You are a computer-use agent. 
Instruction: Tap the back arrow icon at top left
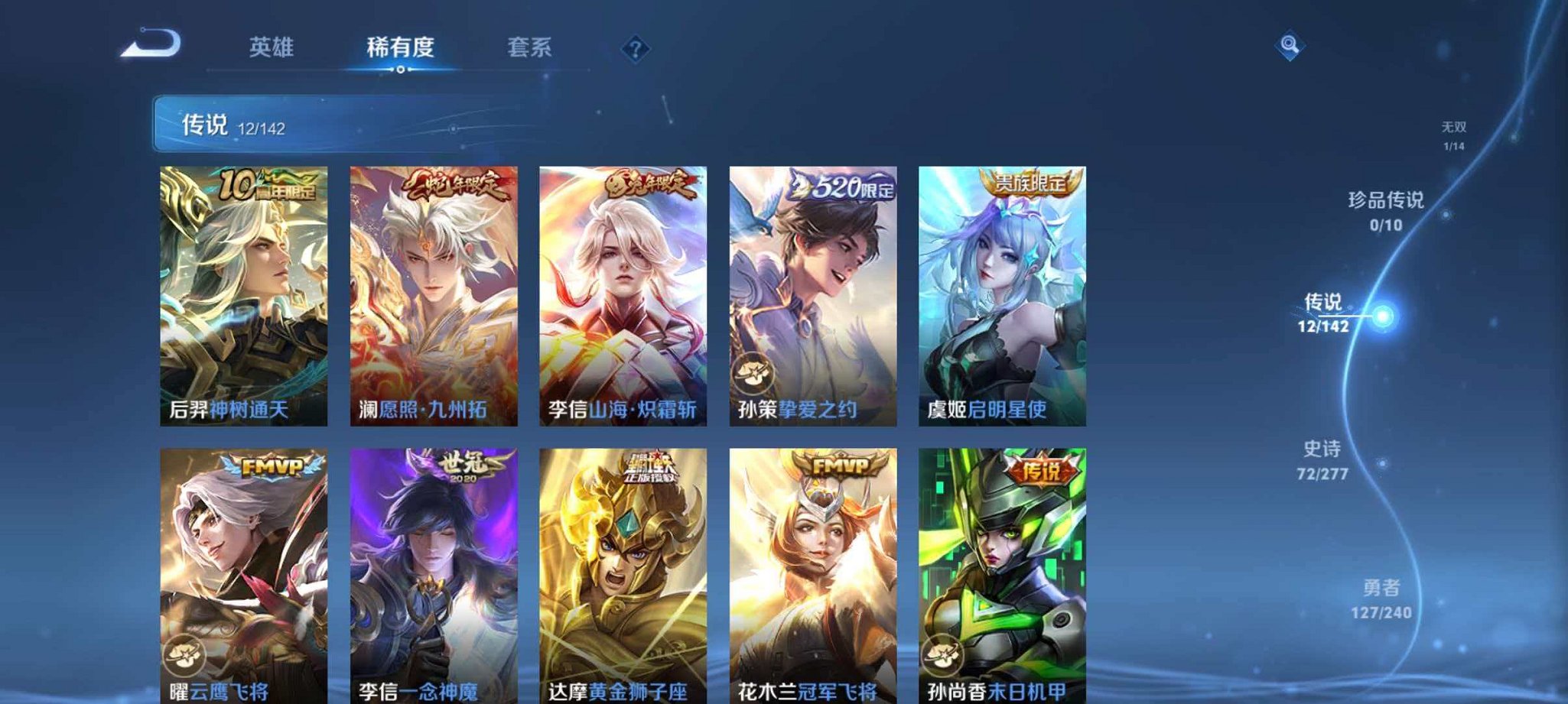[150, 47]
